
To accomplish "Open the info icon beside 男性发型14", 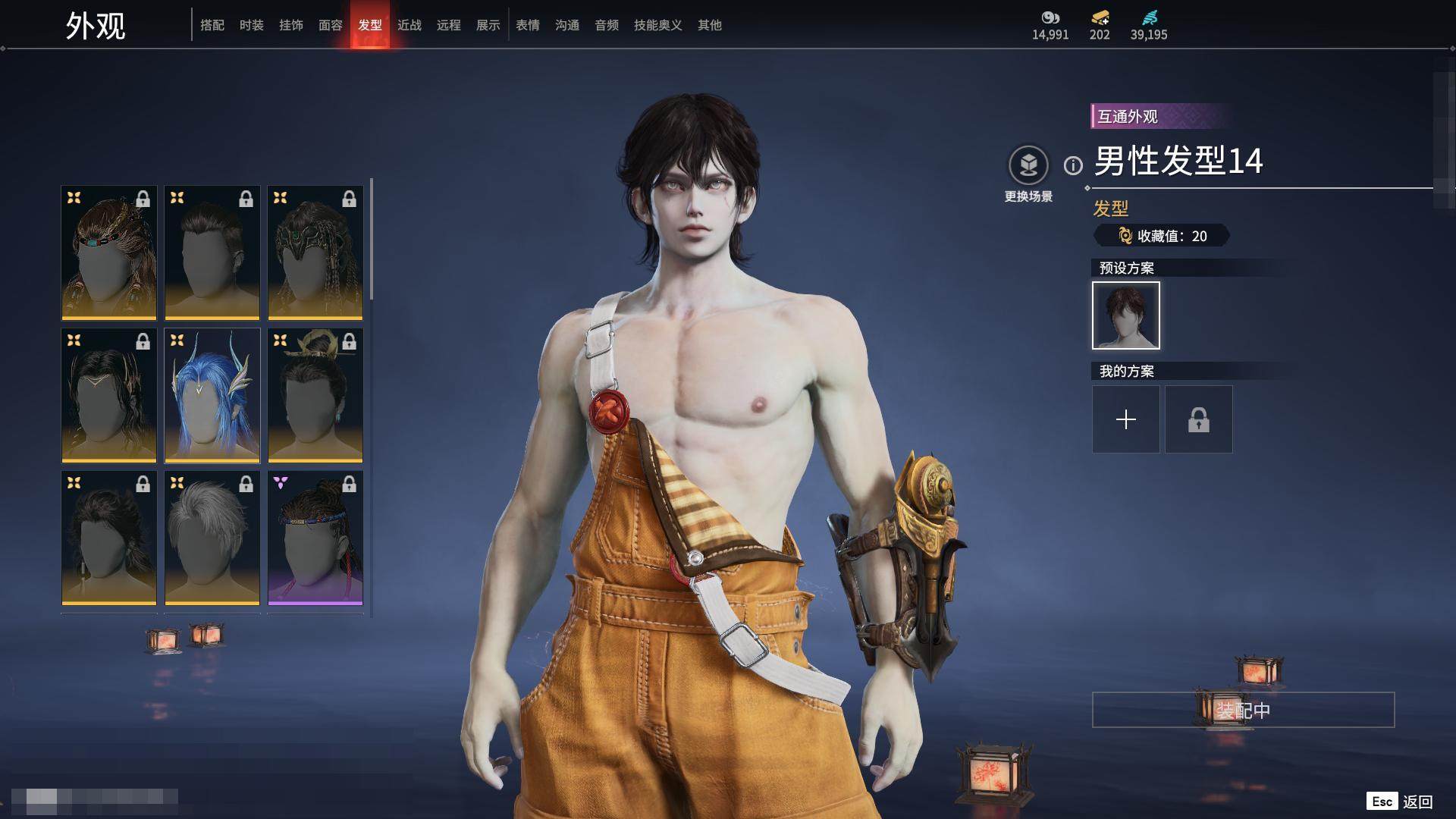I will pos(1073,165).
